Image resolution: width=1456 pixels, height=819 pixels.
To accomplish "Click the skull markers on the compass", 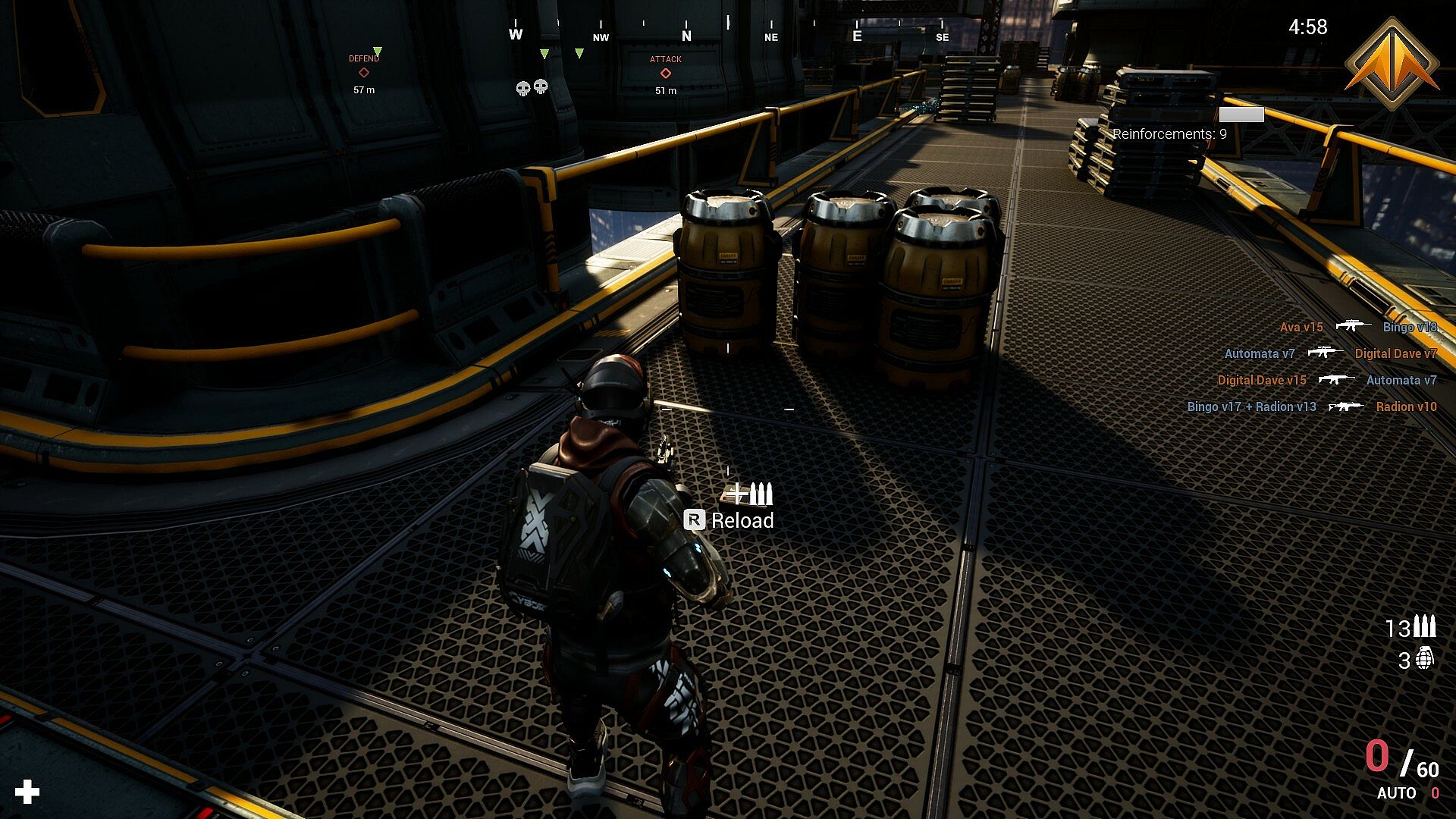I will click(532, 88).
